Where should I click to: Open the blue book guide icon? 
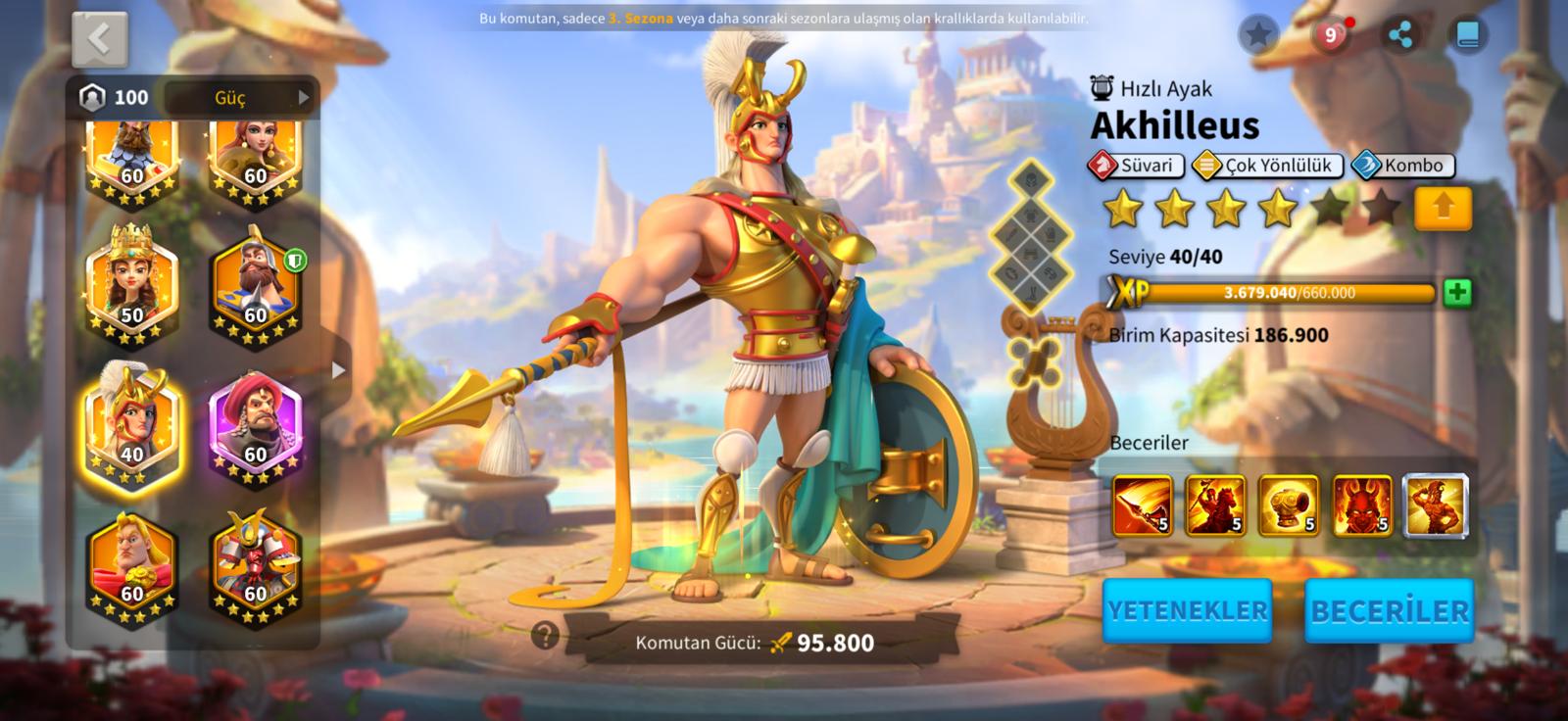click(1467, 35)
